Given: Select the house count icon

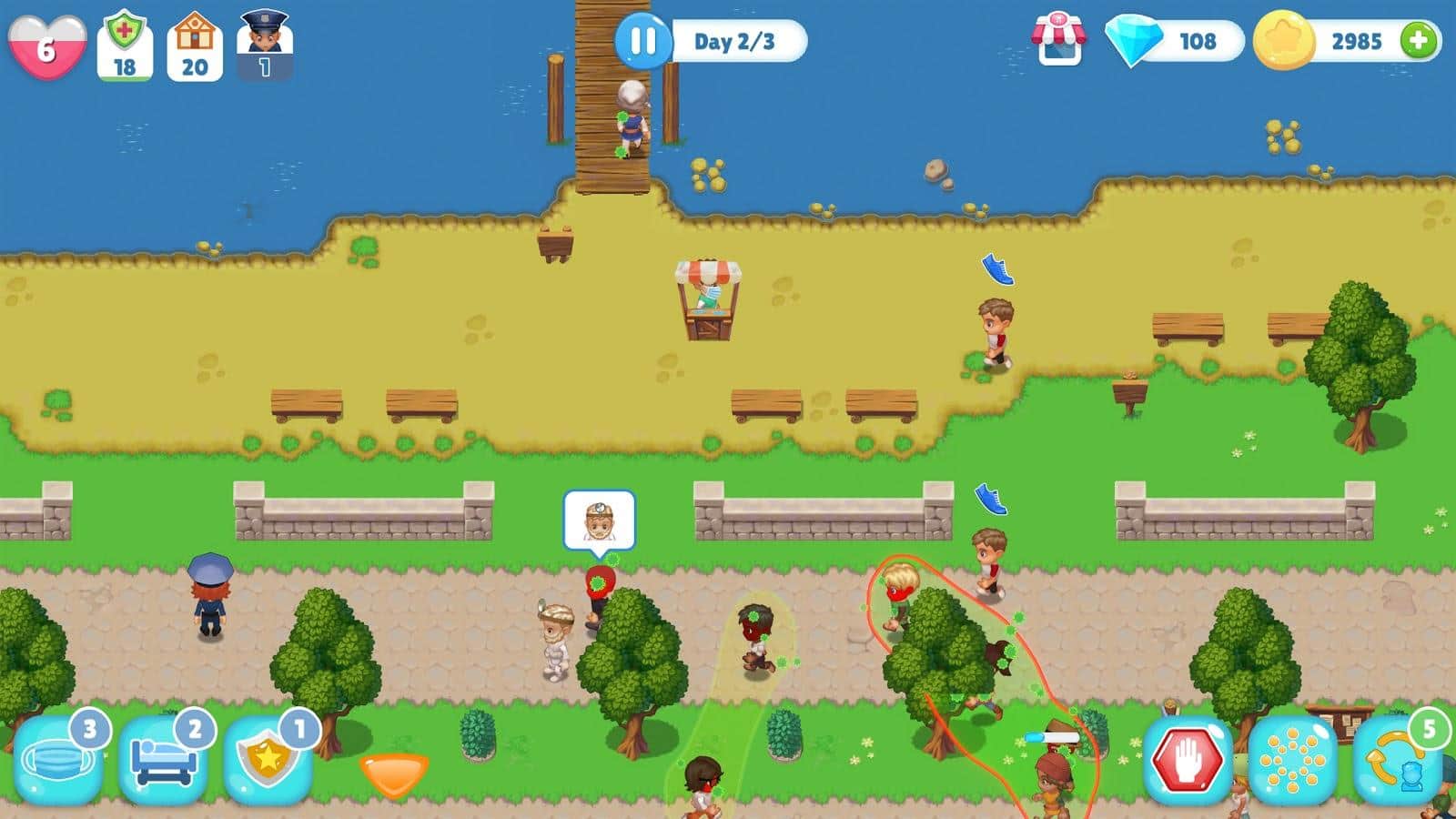Looking at the screenshot, I should [195, 45].
